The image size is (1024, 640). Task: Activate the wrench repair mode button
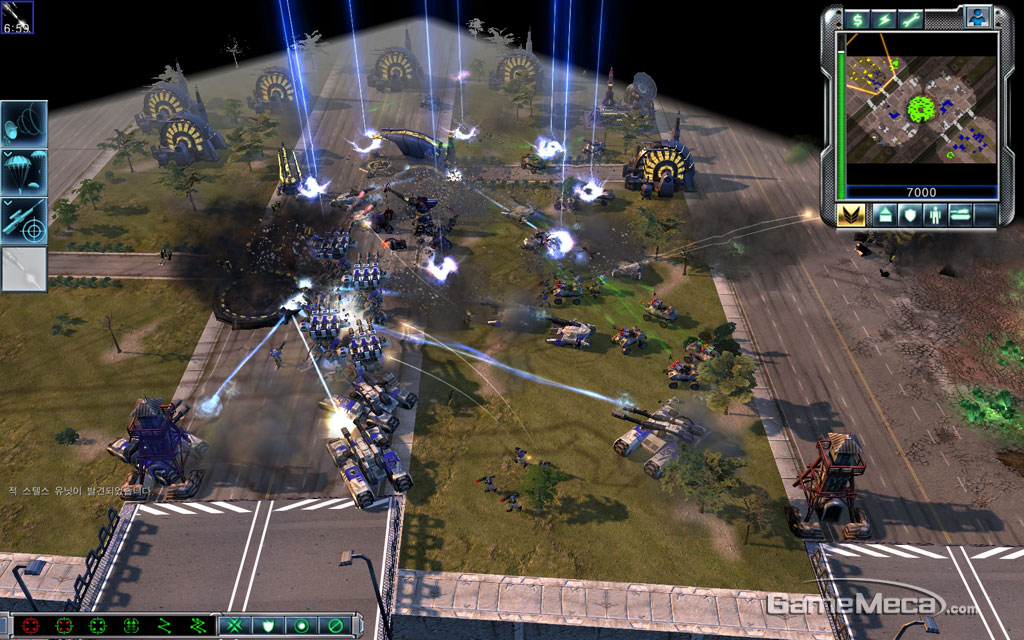click(910, 19)
